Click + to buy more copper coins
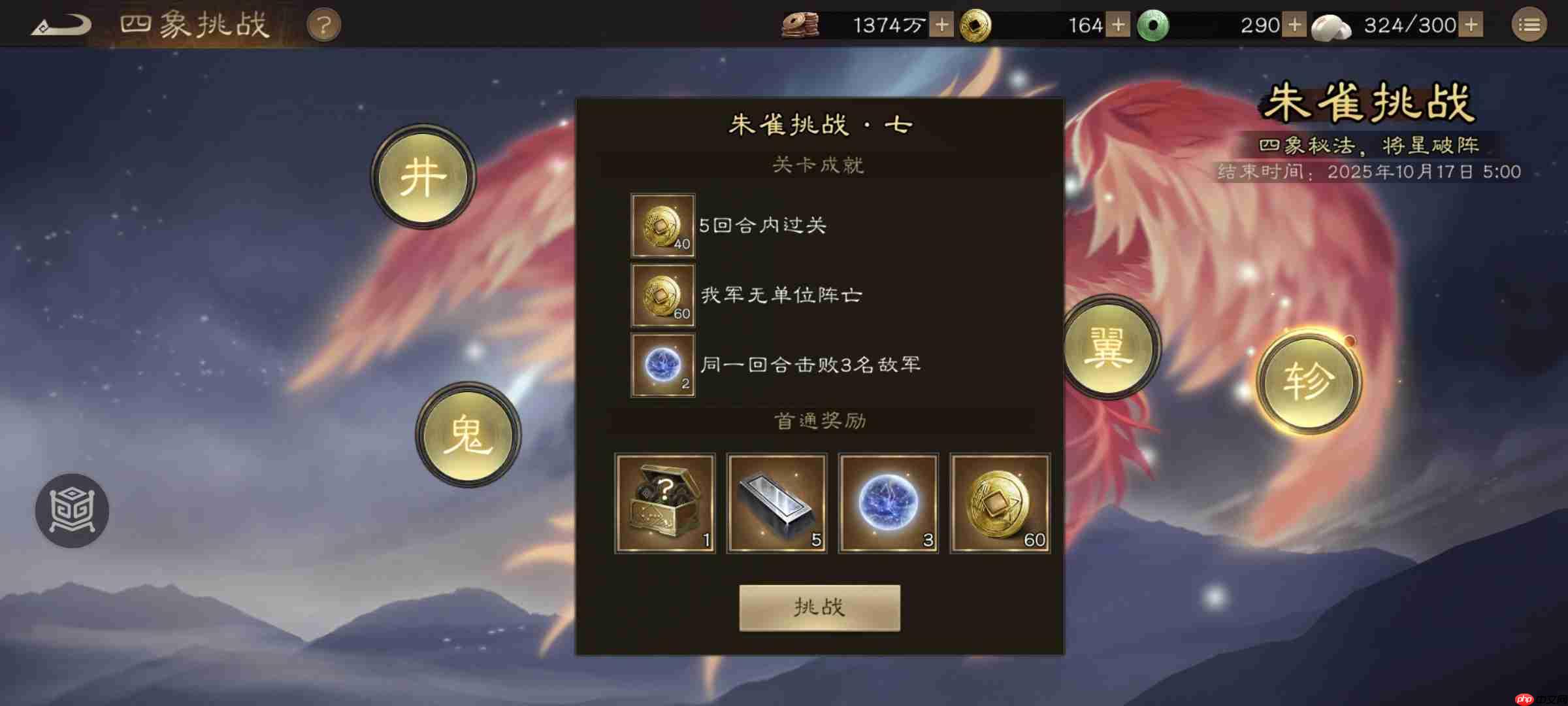The width and height of the screenshot is (1568, 706). coord(941,25)
